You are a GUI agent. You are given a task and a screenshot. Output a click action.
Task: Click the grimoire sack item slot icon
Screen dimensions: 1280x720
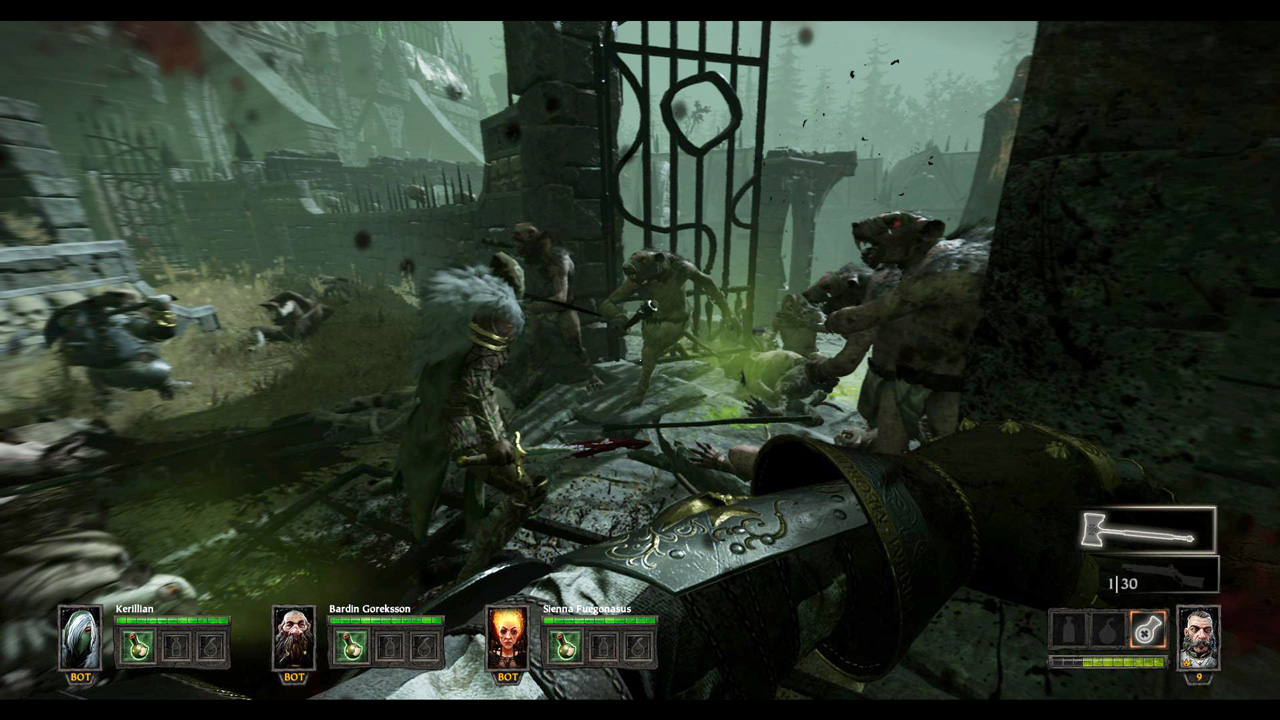tap(1108, 630)
